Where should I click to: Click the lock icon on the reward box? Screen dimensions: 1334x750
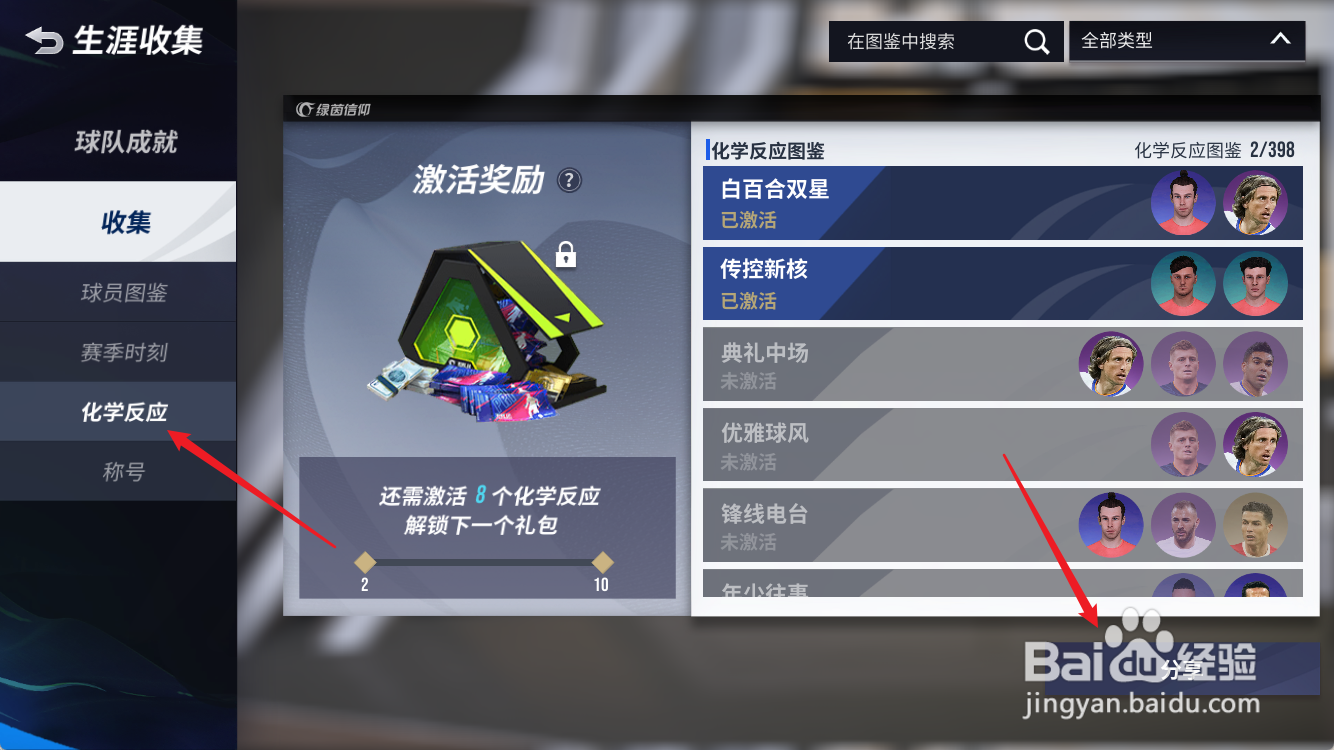567,255
